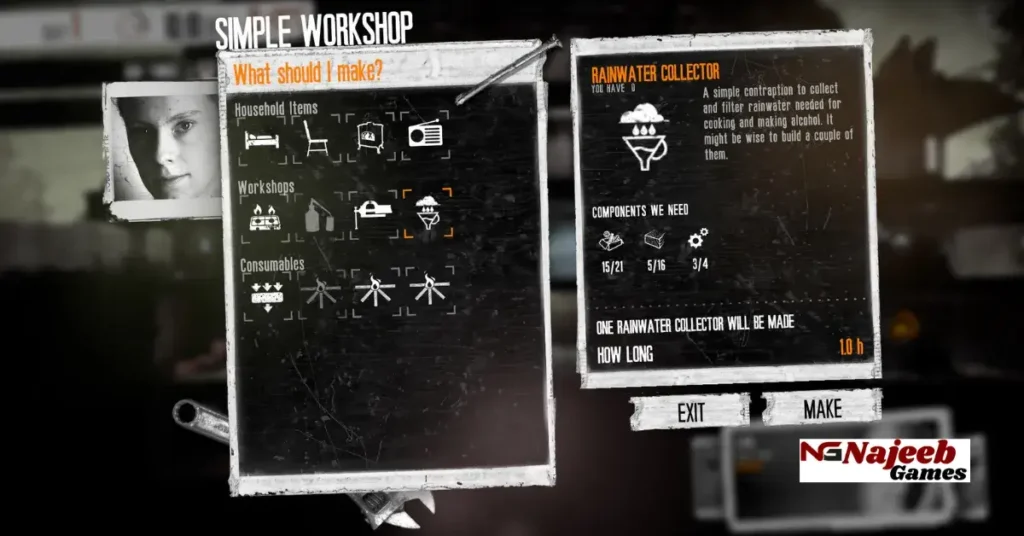Pick the radio household item
This screenshot has width=1024, height=536.
coord(426,136)
